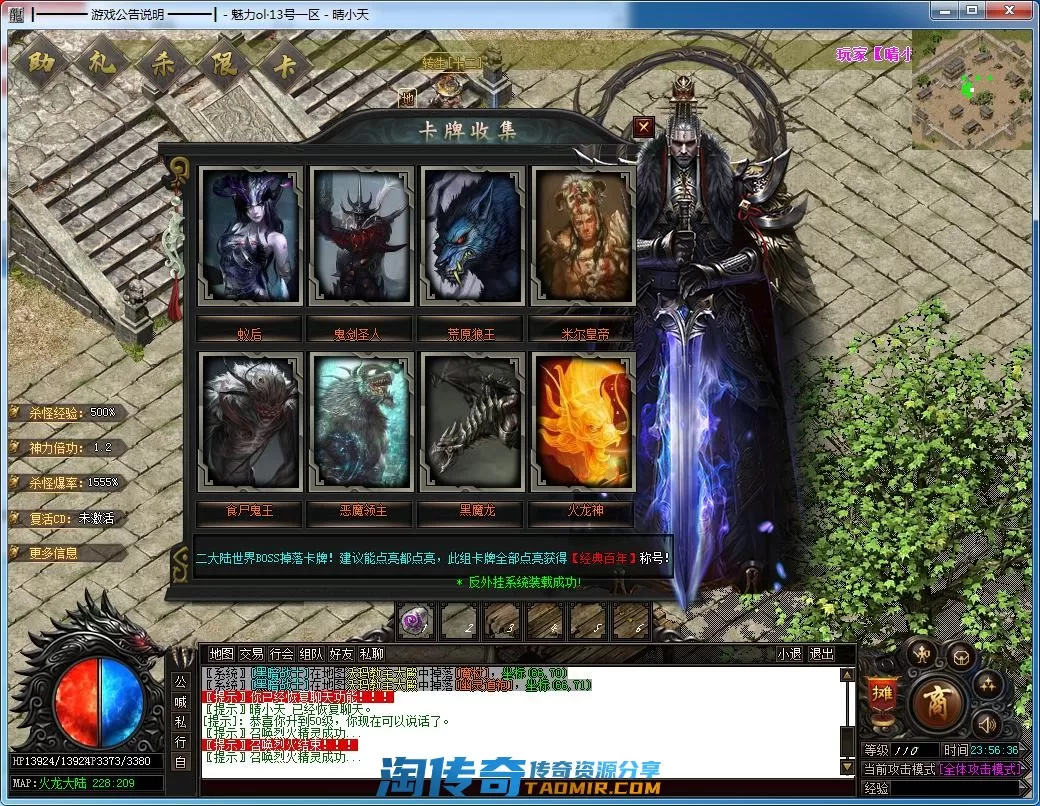Select the 蚁后 card
This screenshot has height=806, width=1040.
point(250,236)
